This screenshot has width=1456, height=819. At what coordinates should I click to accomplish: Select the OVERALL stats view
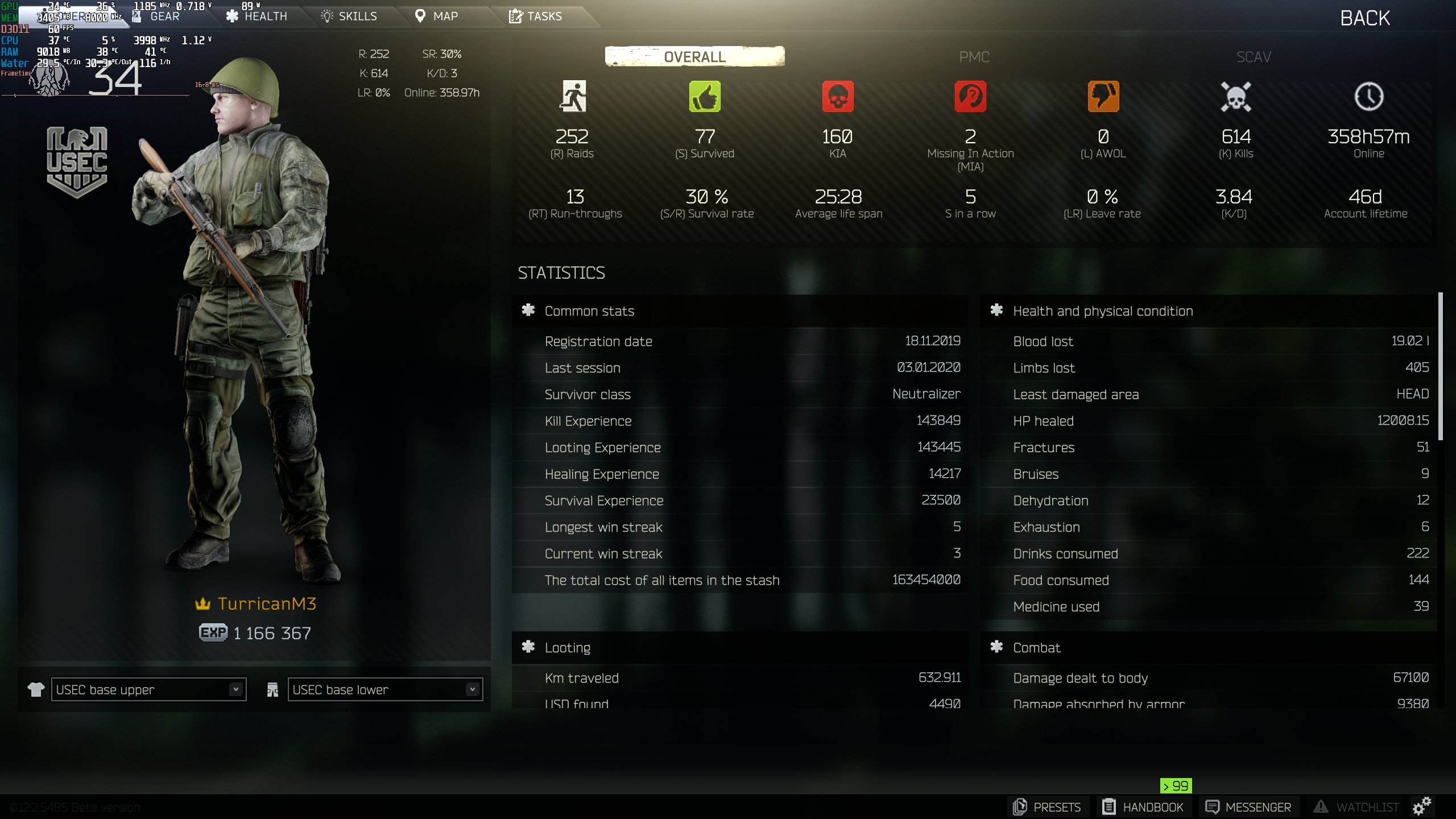[693, 57]
